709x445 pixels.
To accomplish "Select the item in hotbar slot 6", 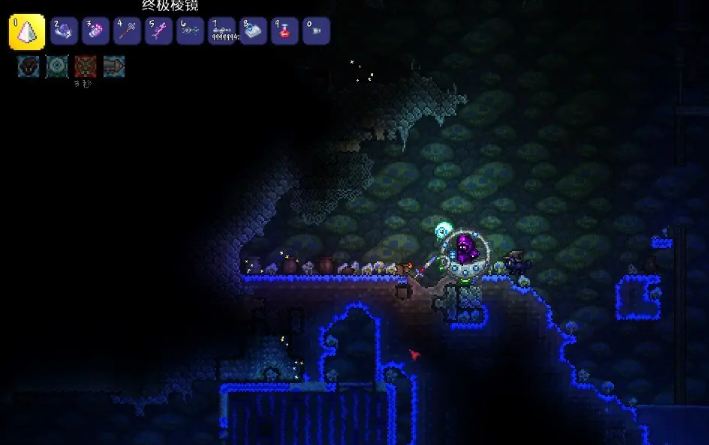I will tap(191, 31).
